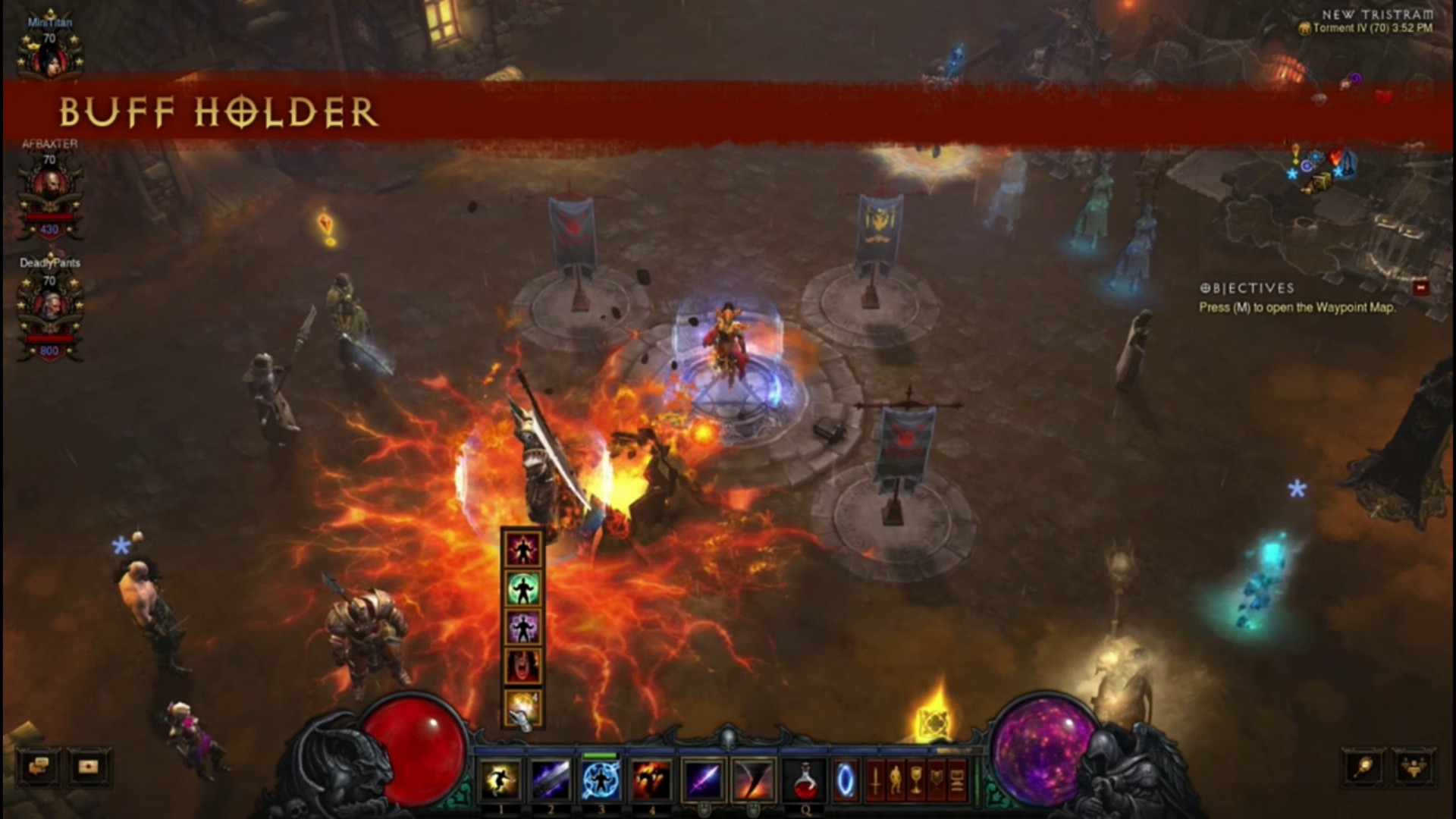Click the magnifying glass button
Viewport: 1456px width, 819px height.
pyautogui.click(x=1363, y=767)
